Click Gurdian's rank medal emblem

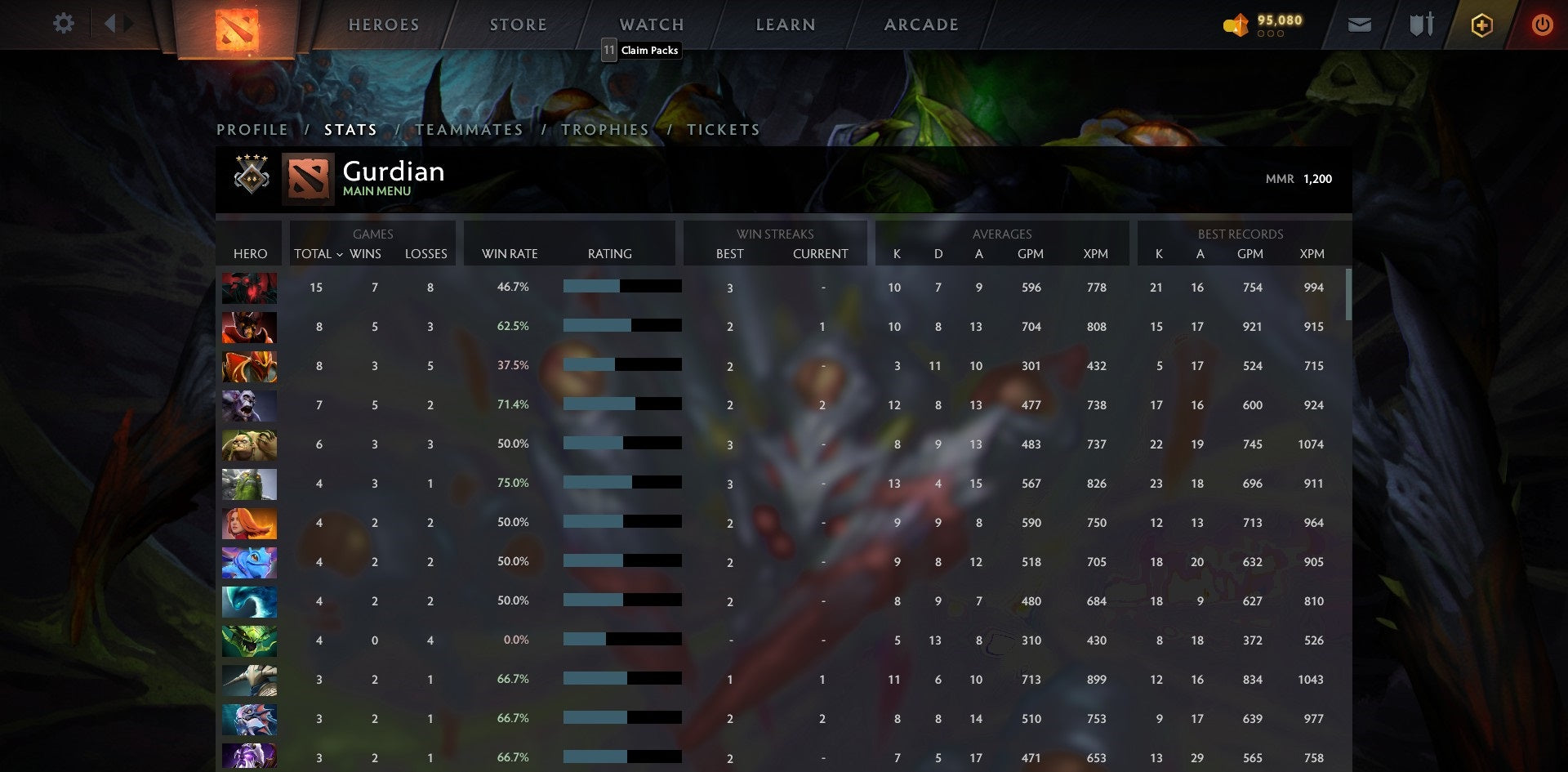251,178
